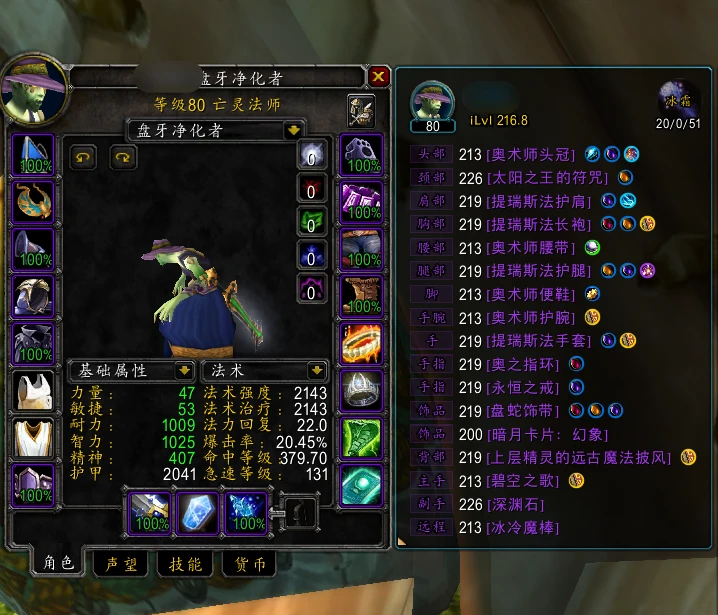The width and height of the screenshot is (718, 615).
Task: Close the character info window
Action: (379, 77)
